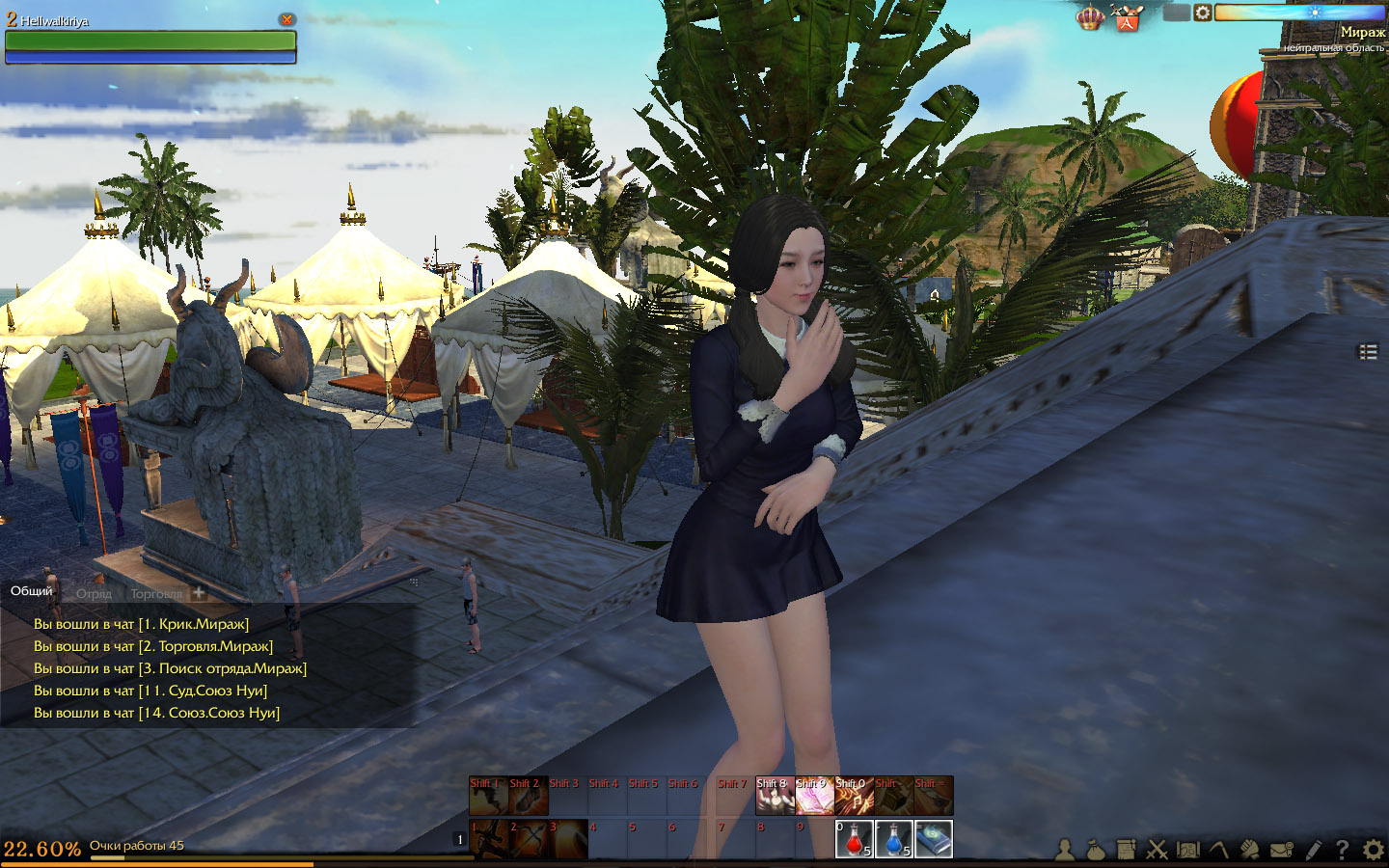The width and height of the screenshot is (1389, 868).
Task: Open the gear system settings menu
Action: (1373, 850)
